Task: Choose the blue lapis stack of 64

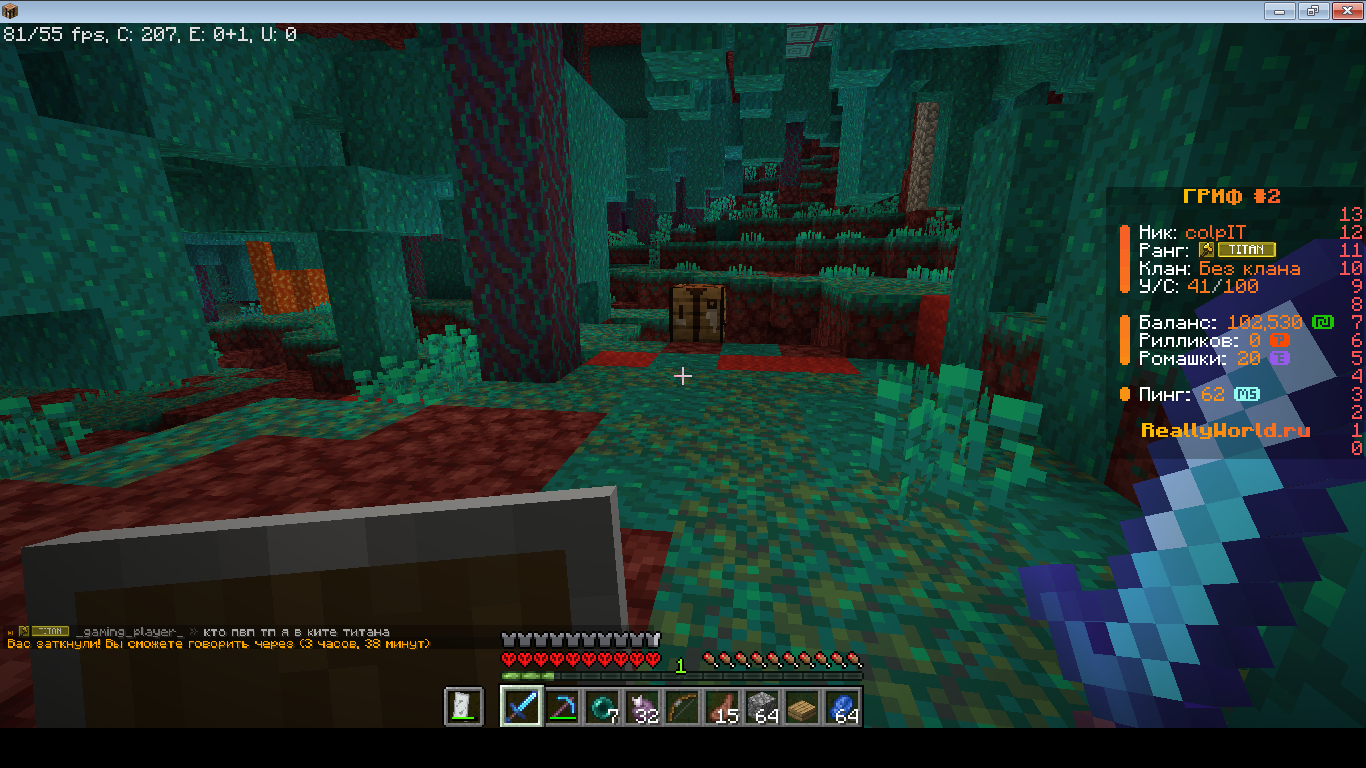Action: [x=842, y=707]
